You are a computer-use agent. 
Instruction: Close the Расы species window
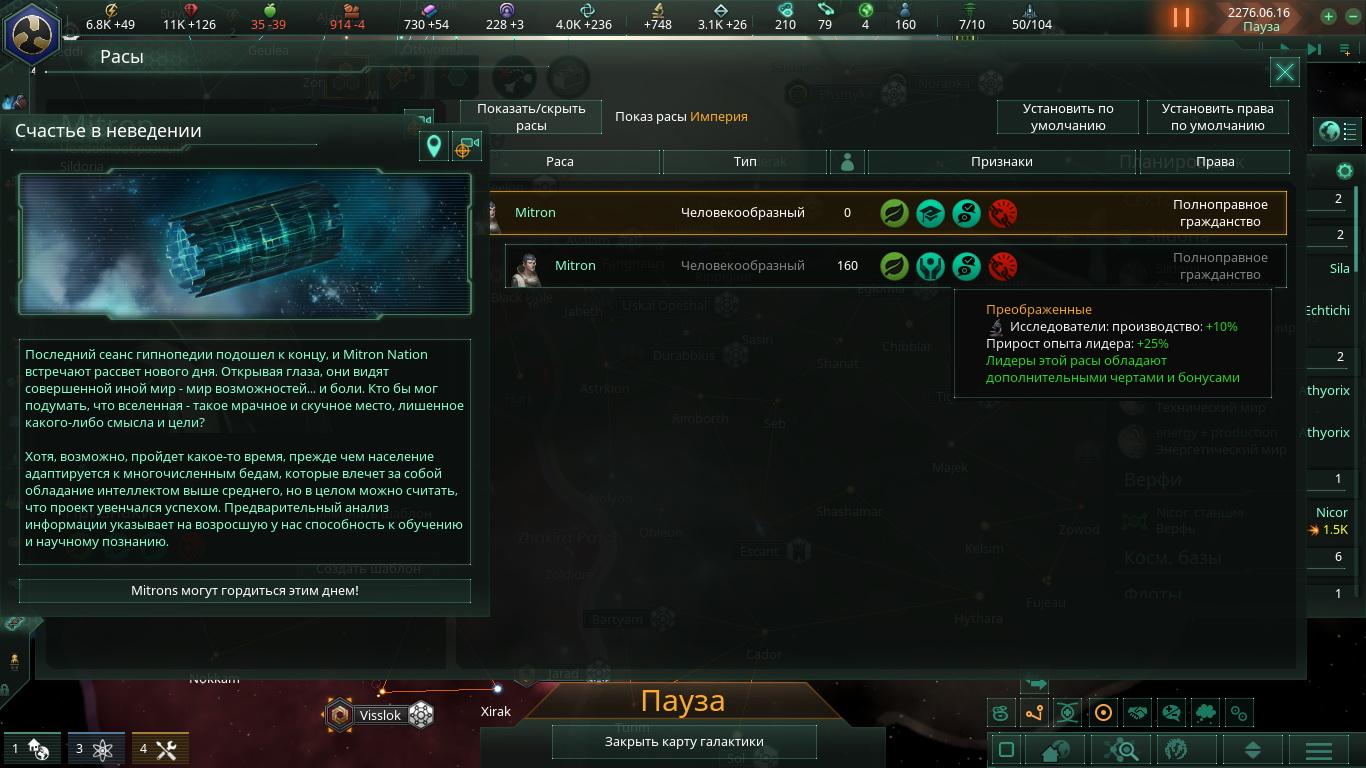pyautogui.click(x=1284, y=72)
